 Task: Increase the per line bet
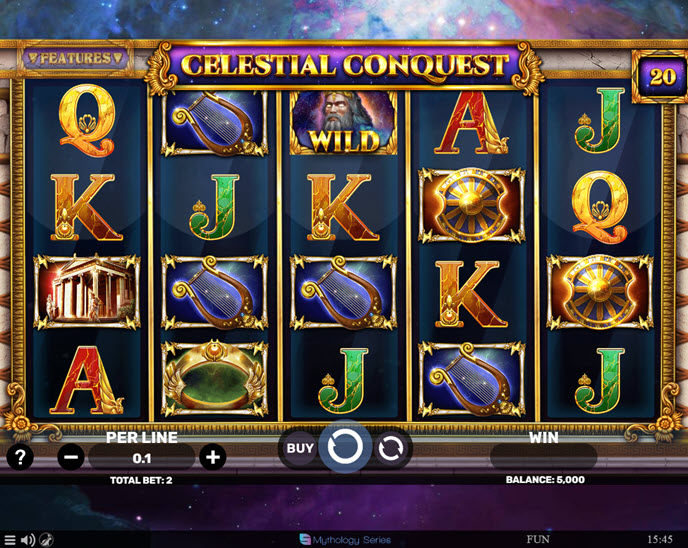(212, 458)
